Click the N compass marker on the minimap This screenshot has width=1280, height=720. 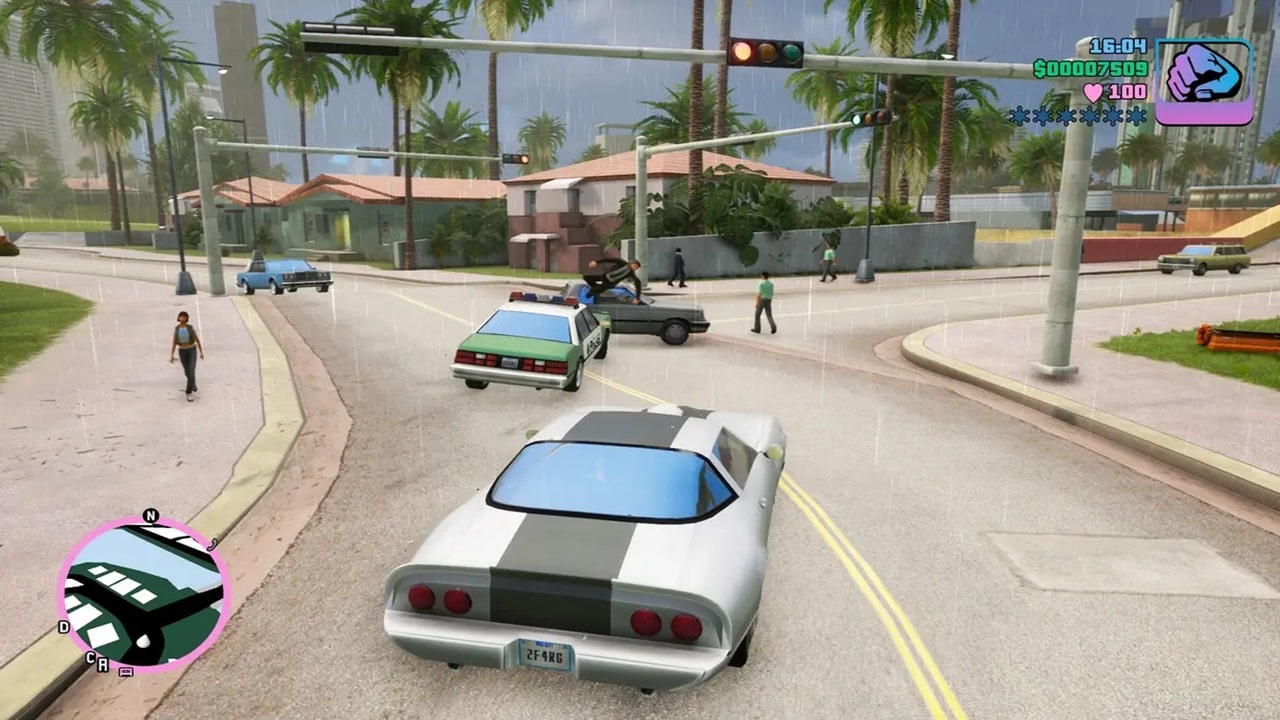151,515
